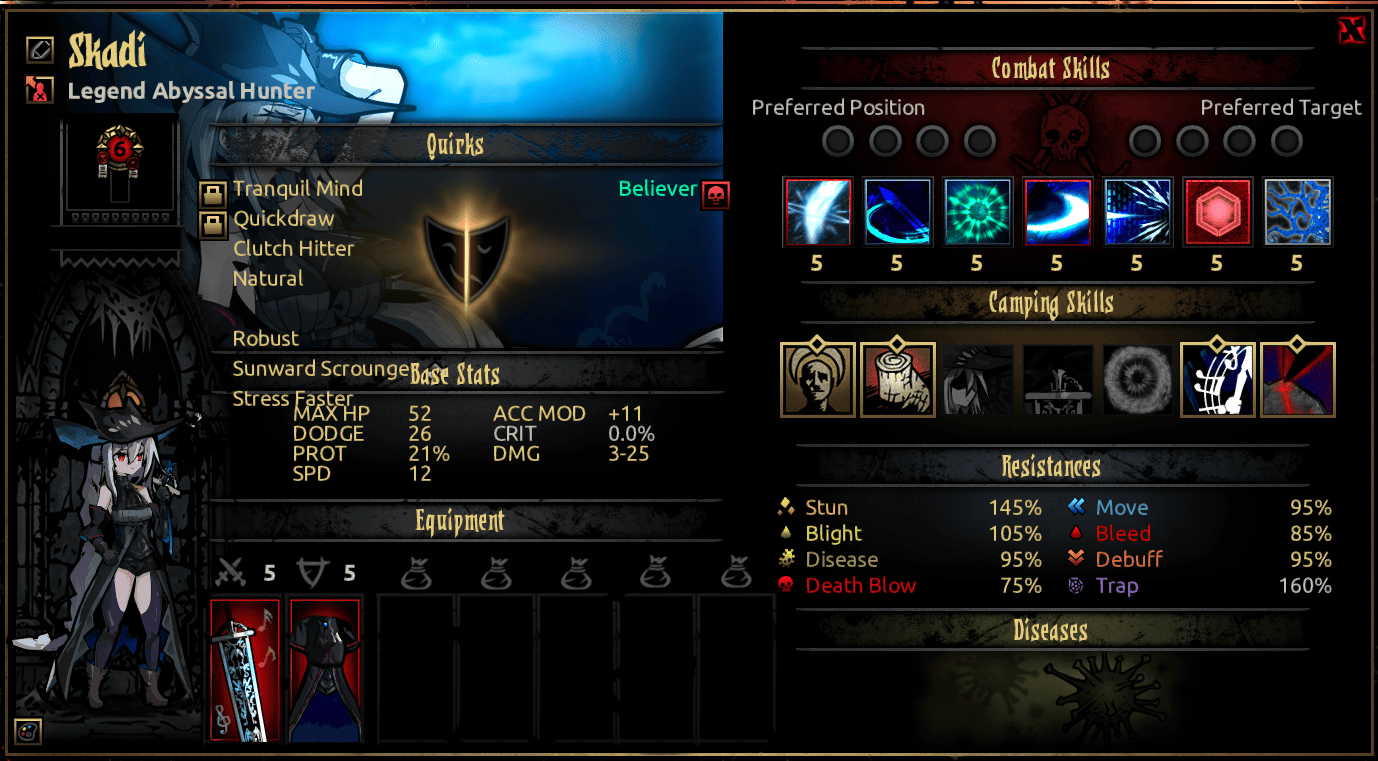This screenshot has height=761, width=1378.
Task: Click the Clutch Hitter quirk
Action: click(x=293, y=249)
